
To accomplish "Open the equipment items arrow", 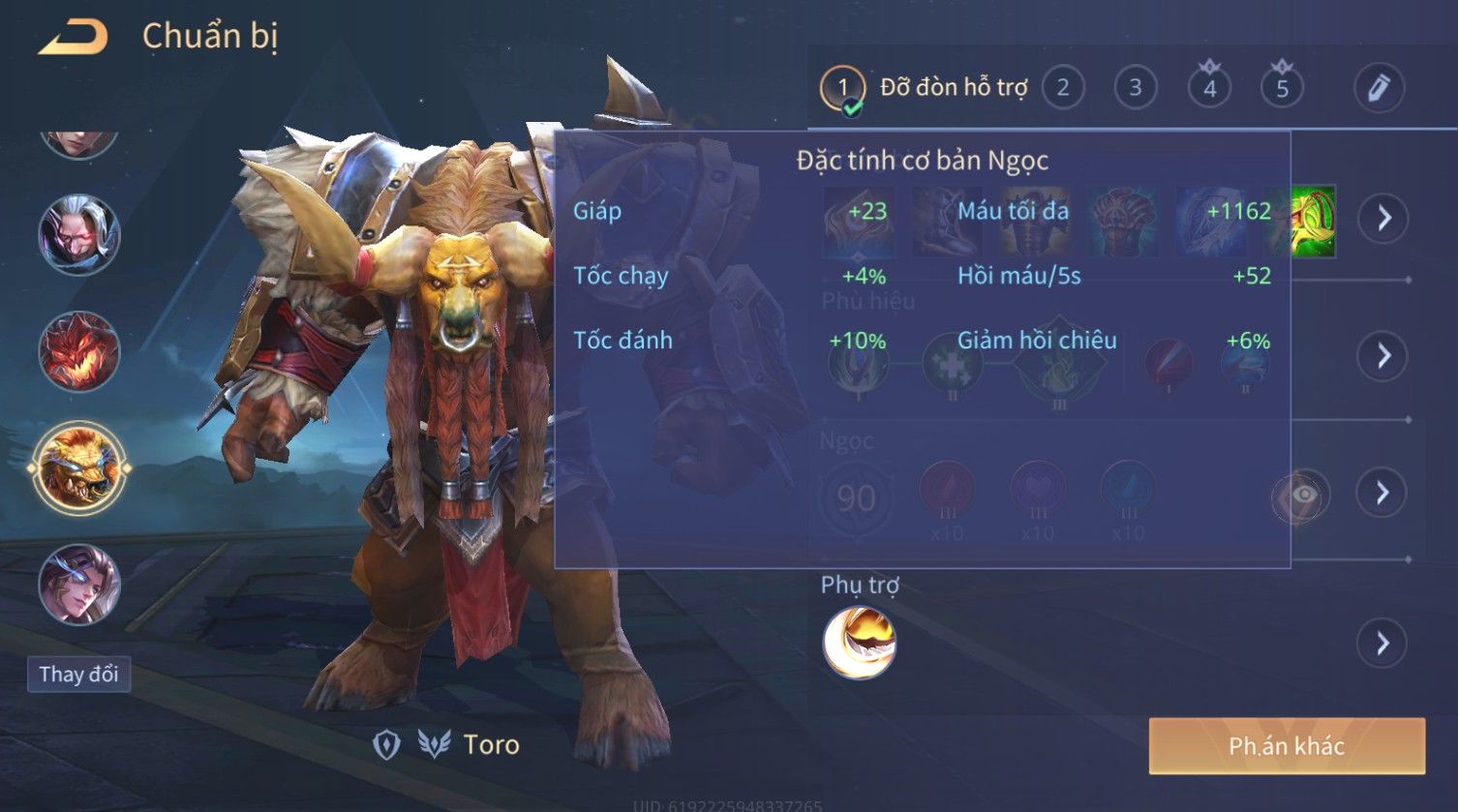I will tap(1382, 218).
